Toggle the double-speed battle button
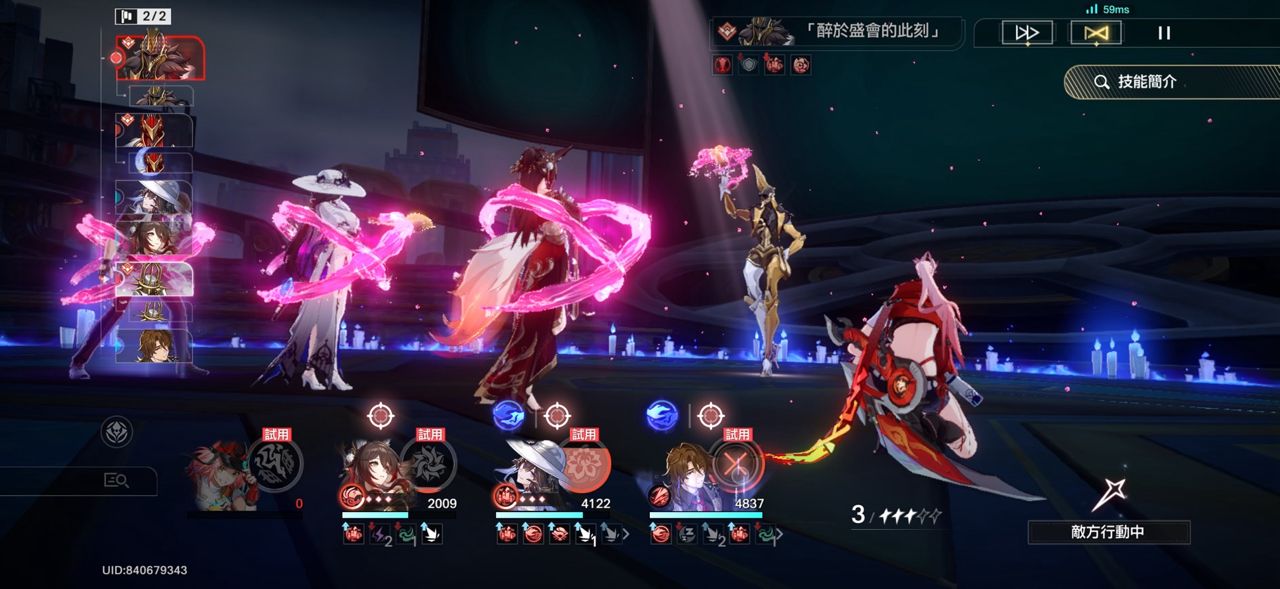1280x589 pixels. click(1027, 33)
